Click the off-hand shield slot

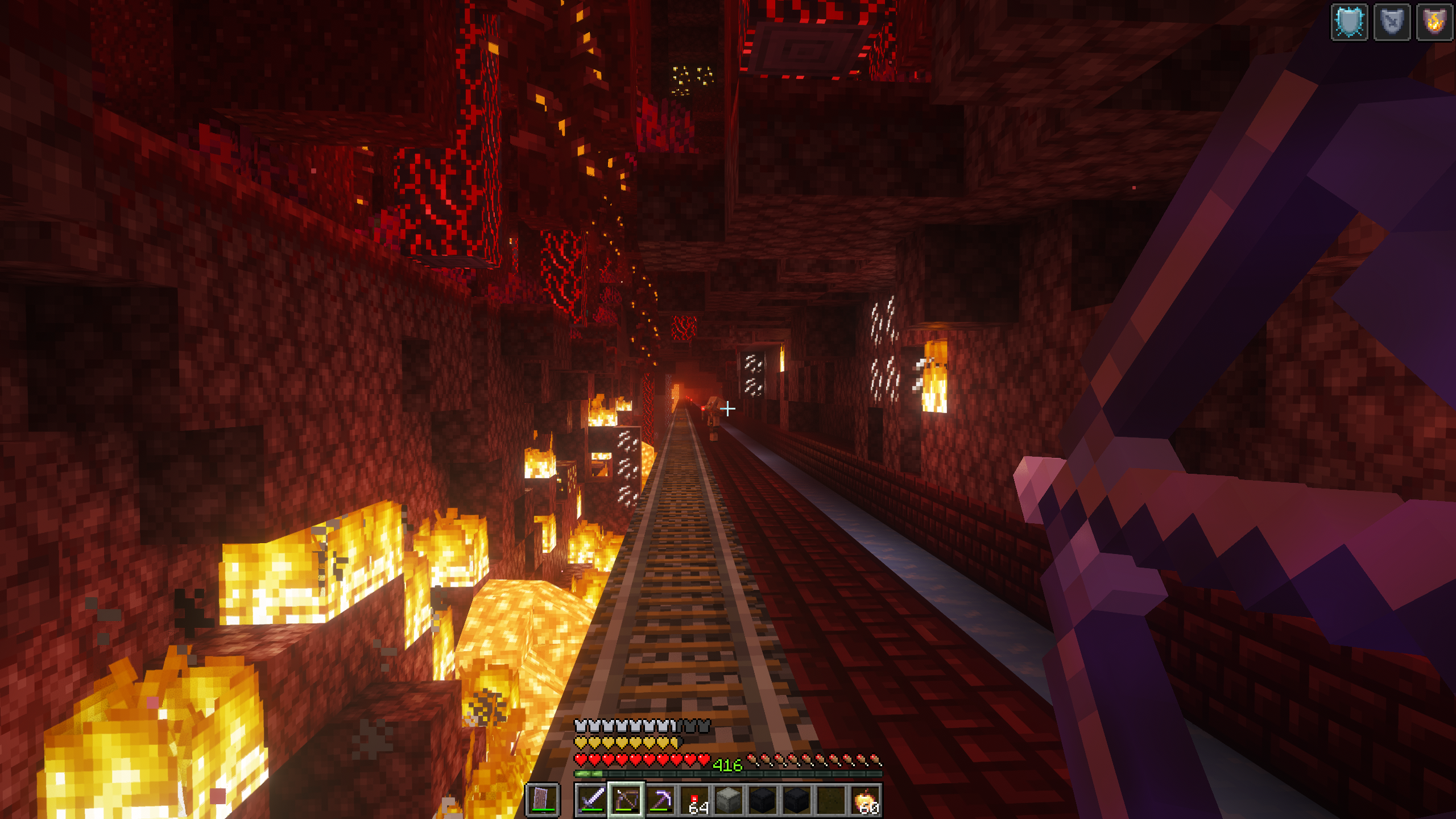coord(541,800)
